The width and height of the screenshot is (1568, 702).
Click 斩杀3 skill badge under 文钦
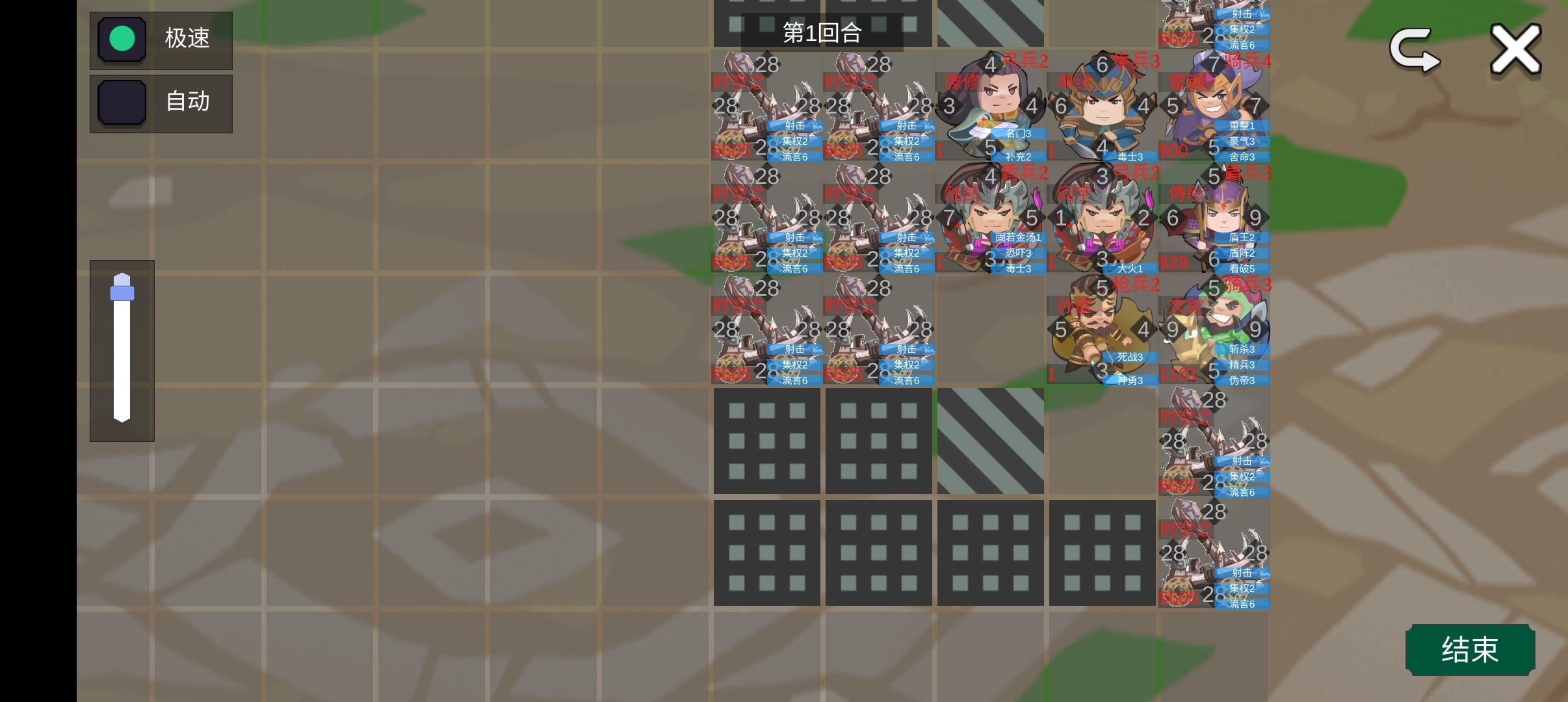point(1240,349)
